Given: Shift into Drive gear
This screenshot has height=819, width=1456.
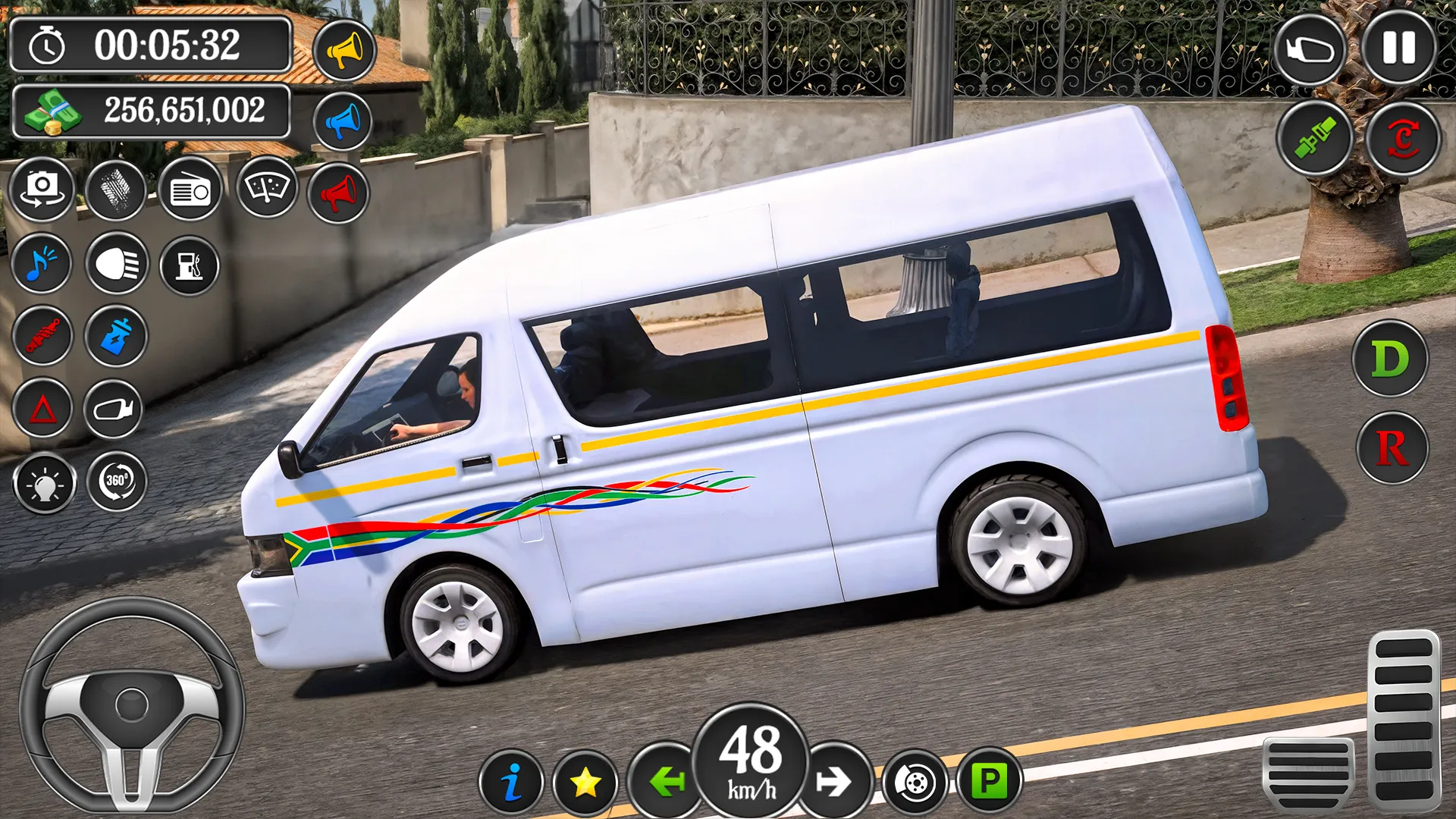Looking at the screenshot, I should [1389, 359].
